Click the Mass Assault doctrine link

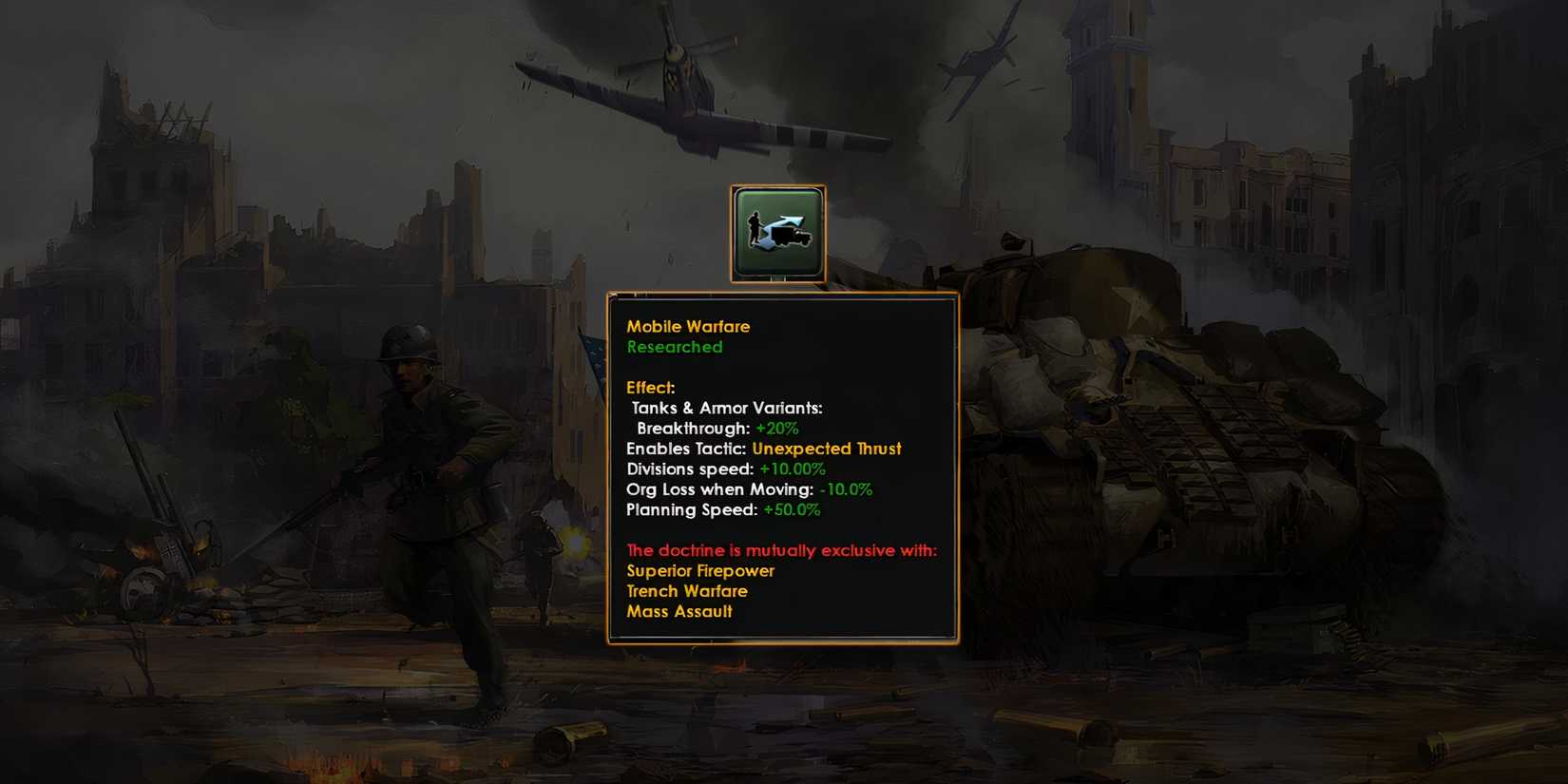point(679,612)
